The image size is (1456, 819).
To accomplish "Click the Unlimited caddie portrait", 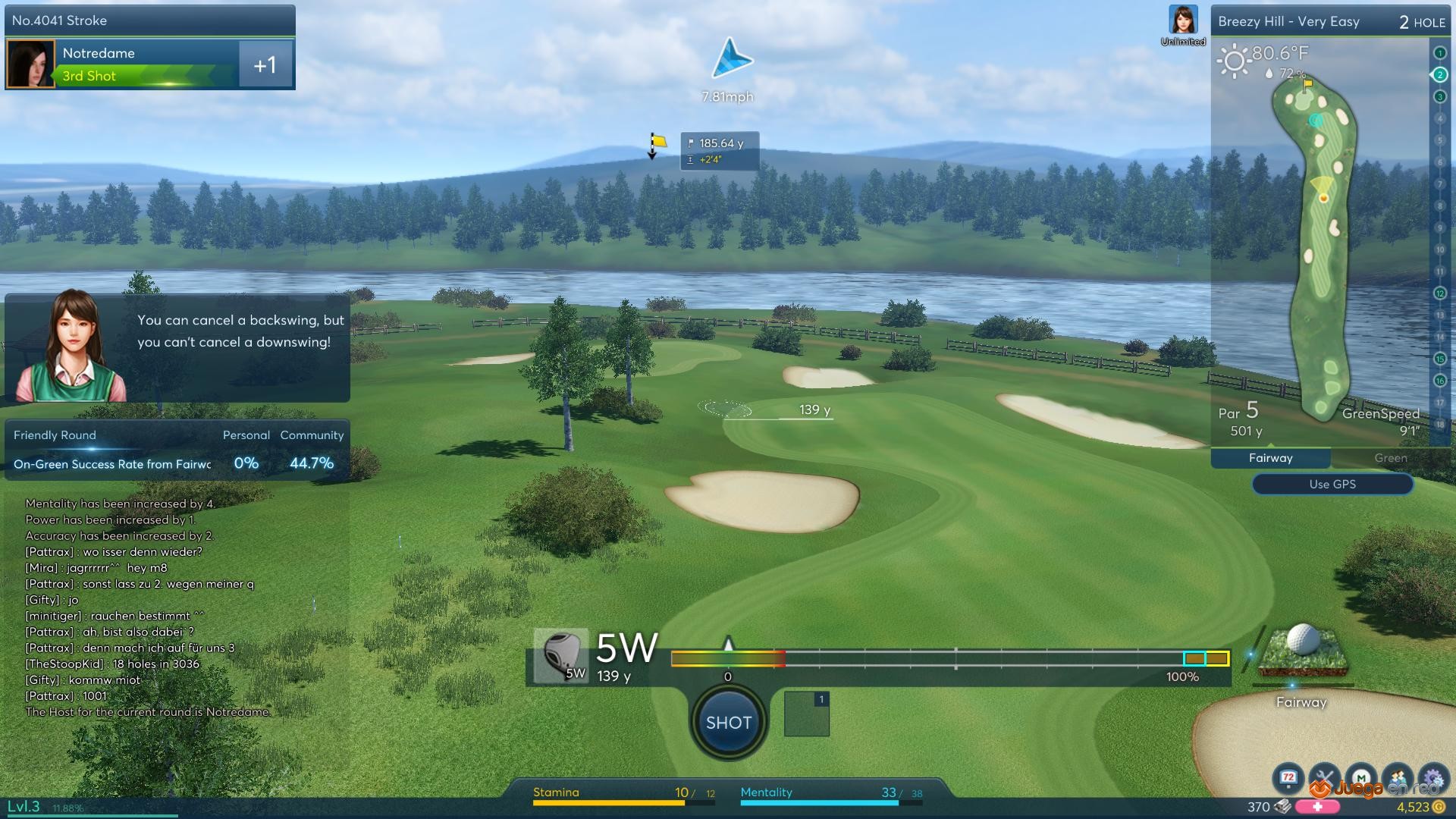I will click(1183, 21).
